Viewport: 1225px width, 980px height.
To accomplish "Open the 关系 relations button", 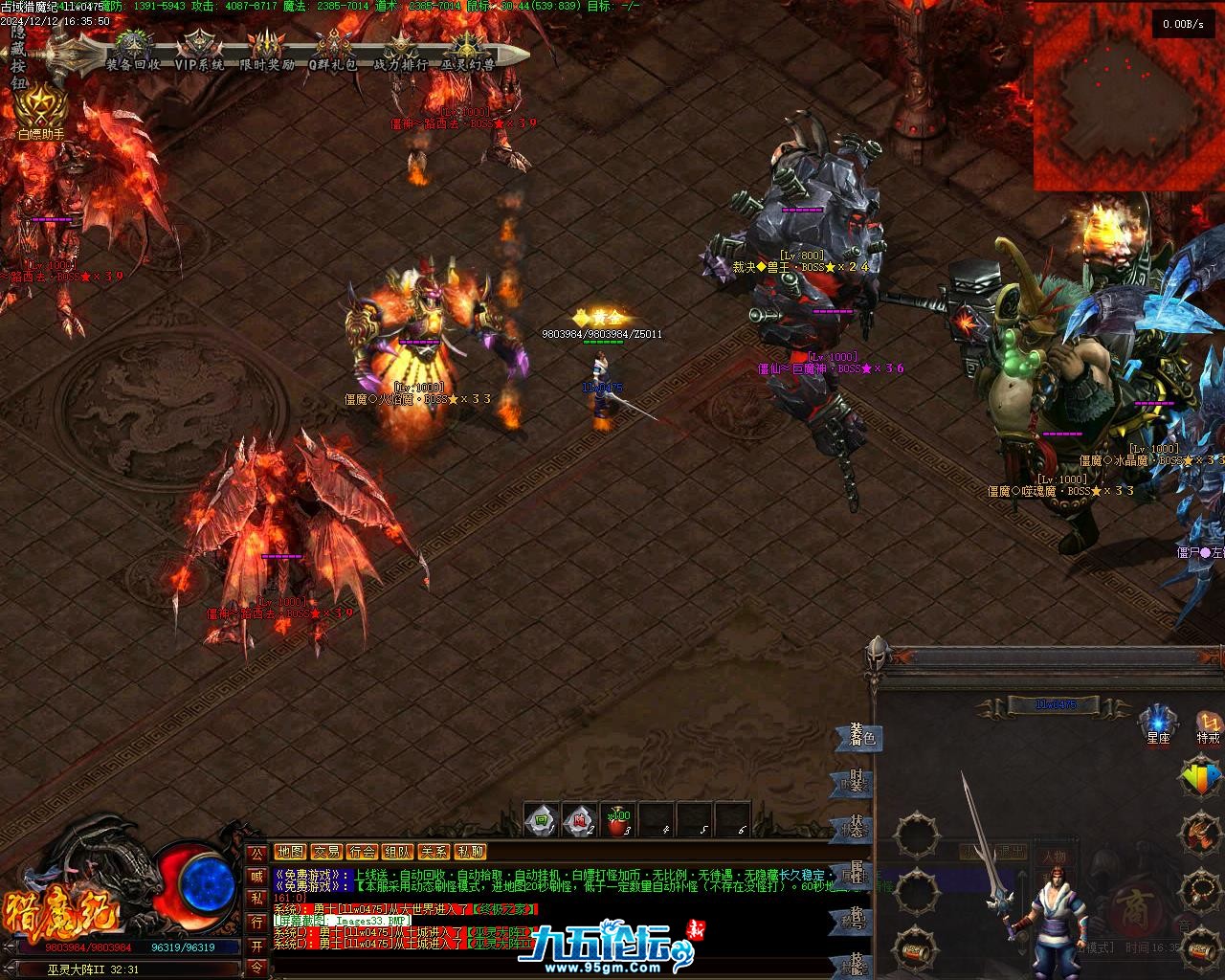I will pos(434,852).
